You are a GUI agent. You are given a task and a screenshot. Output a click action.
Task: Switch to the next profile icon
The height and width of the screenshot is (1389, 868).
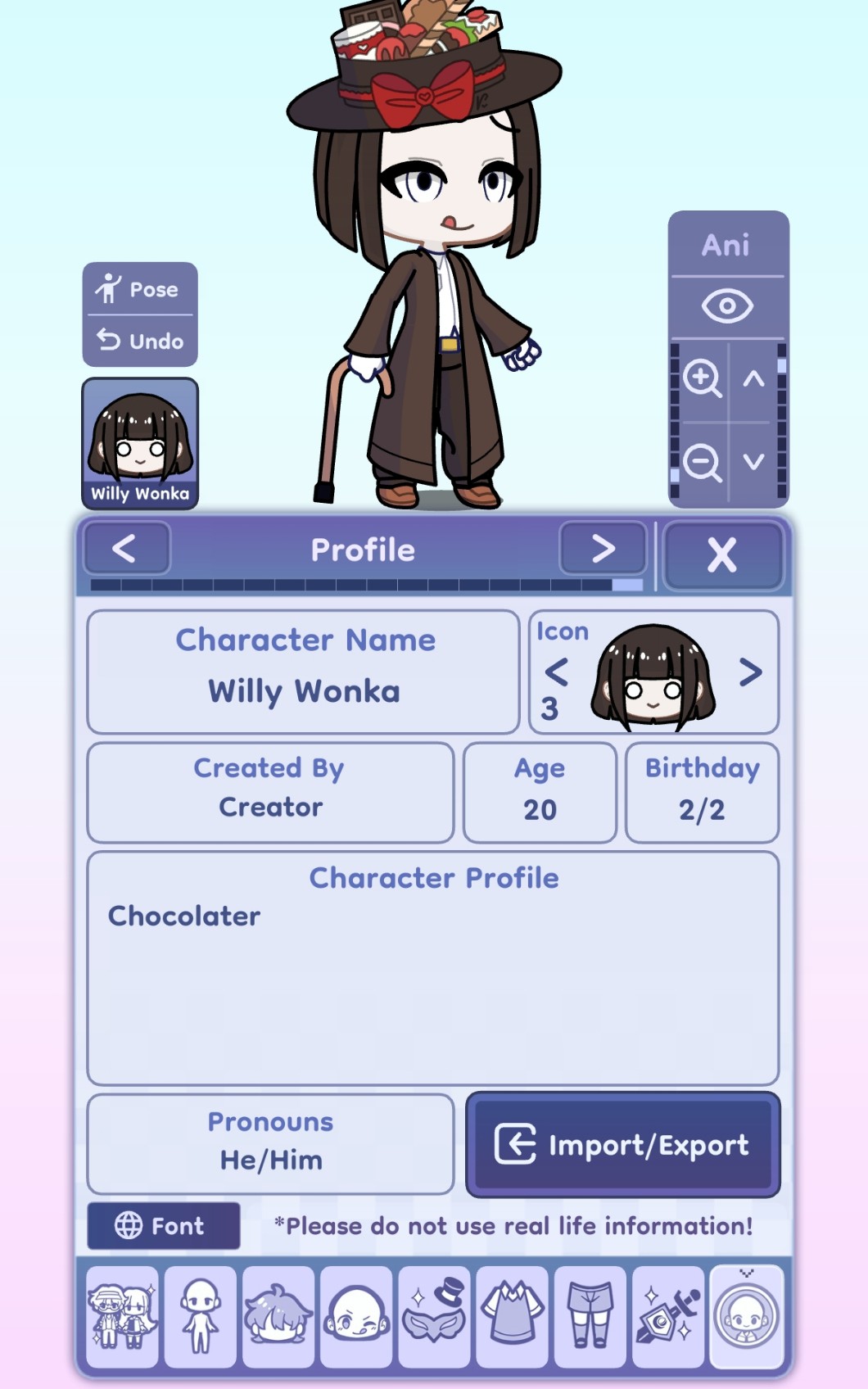click(750, 672)
